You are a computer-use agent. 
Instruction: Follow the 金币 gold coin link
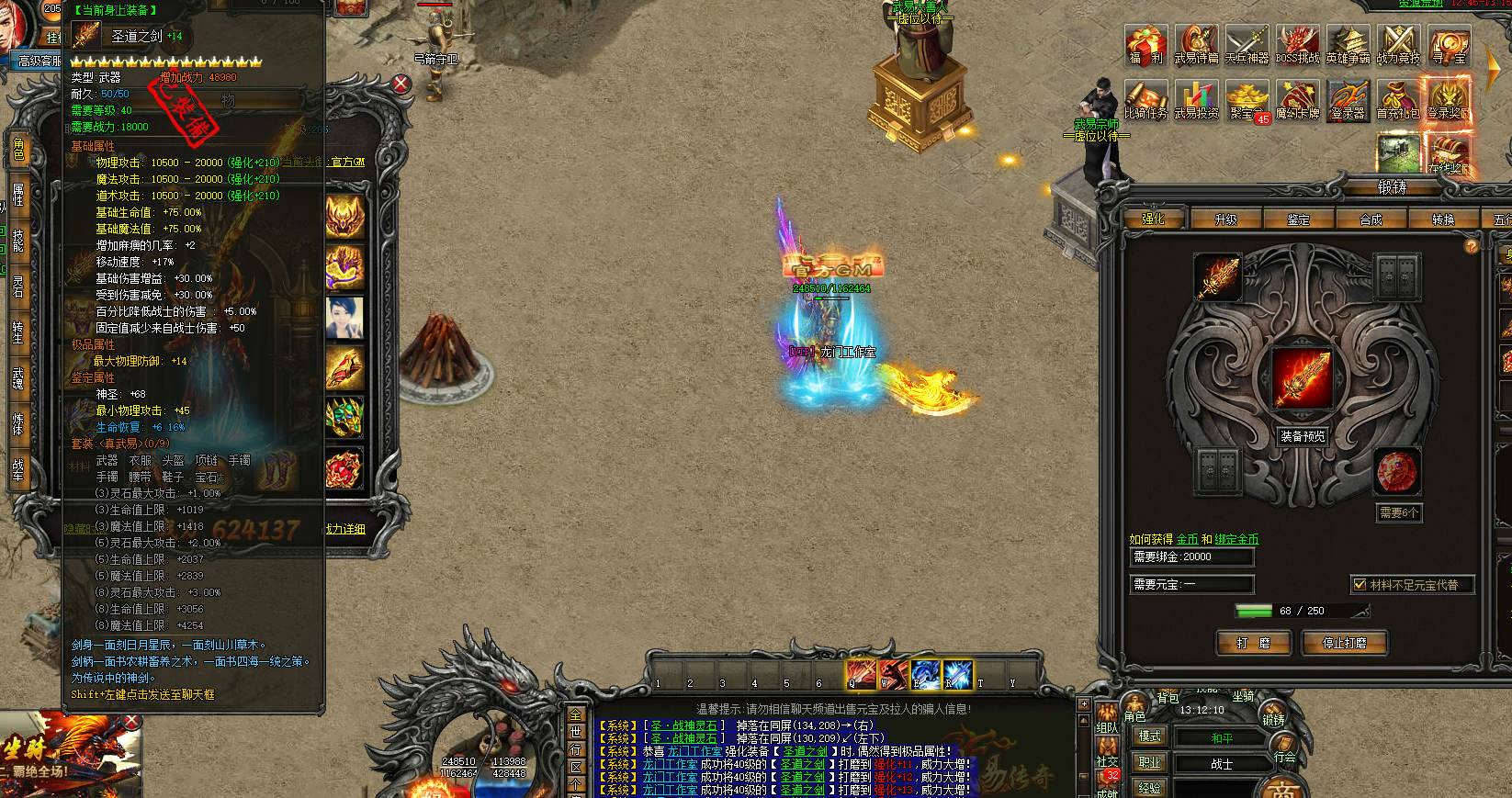[1187, 539]
